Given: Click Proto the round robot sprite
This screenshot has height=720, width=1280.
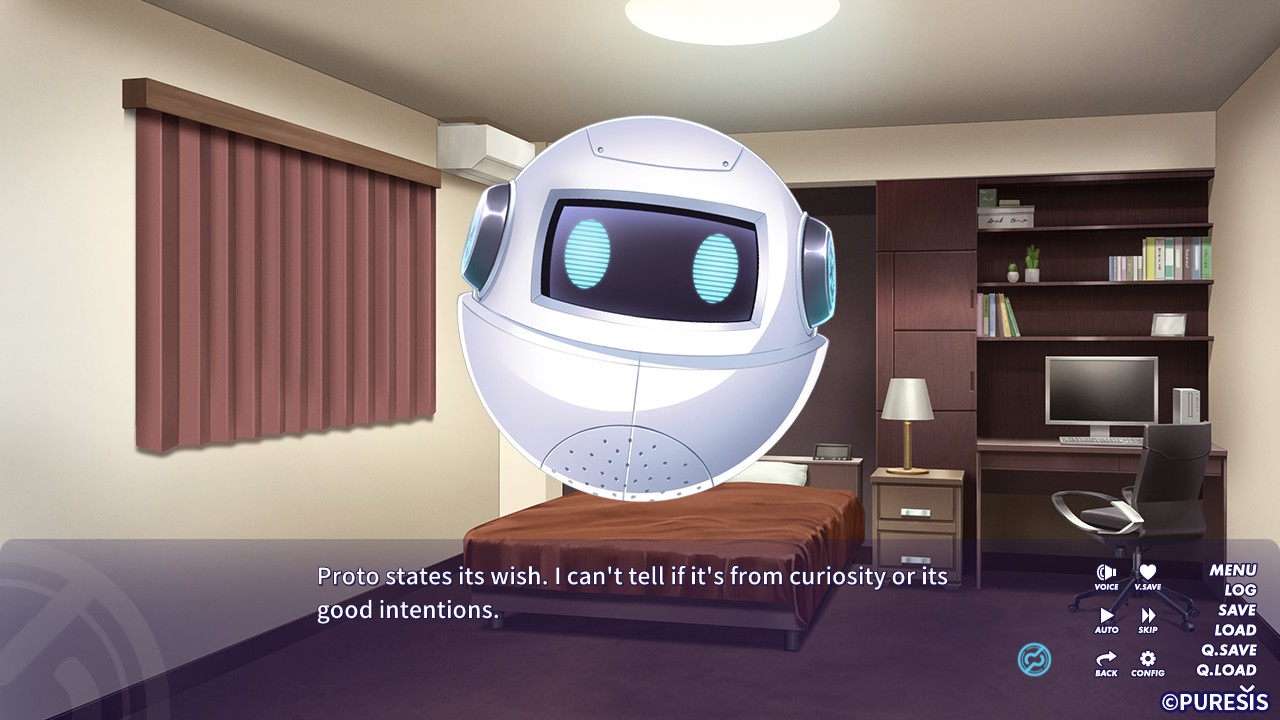Looking at the screenshot, I should click(x=640, y=310).
